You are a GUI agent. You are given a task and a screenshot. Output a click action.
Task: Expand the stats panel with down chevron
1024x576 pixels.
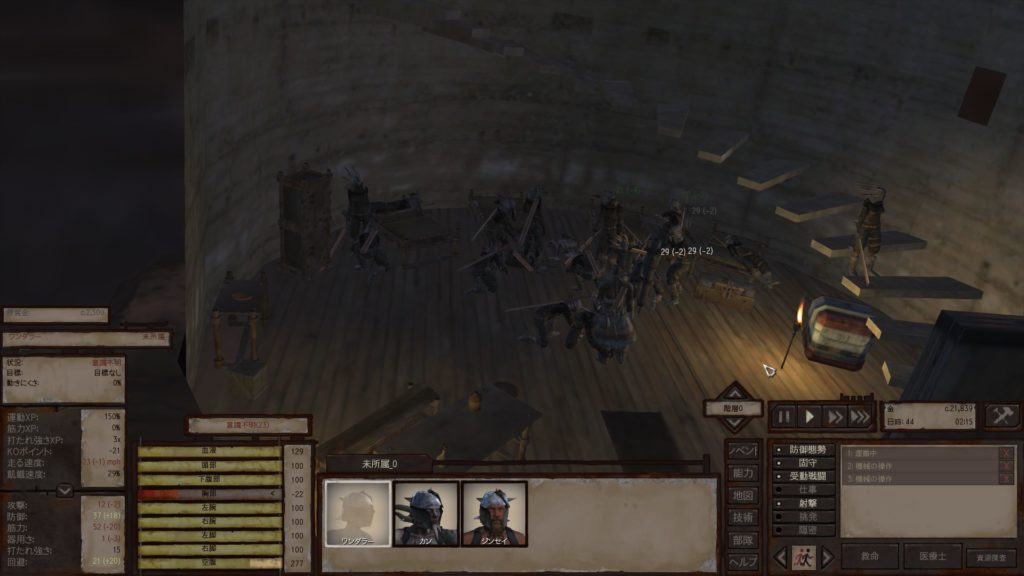pyautogui.click(x=64, y=490)
